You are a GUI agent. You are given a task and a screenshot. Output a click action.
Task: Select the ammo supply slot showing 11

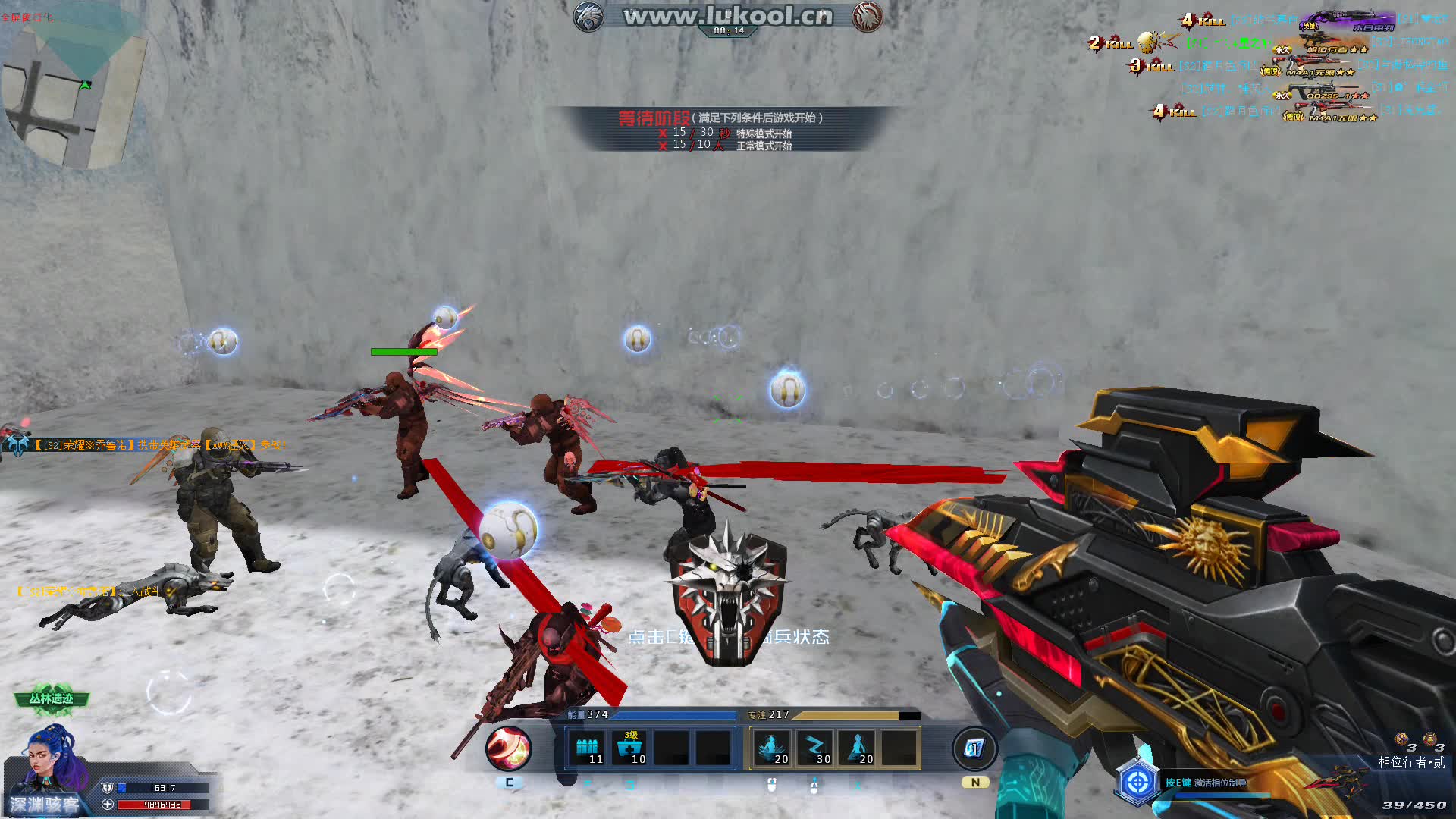[588, 748]
